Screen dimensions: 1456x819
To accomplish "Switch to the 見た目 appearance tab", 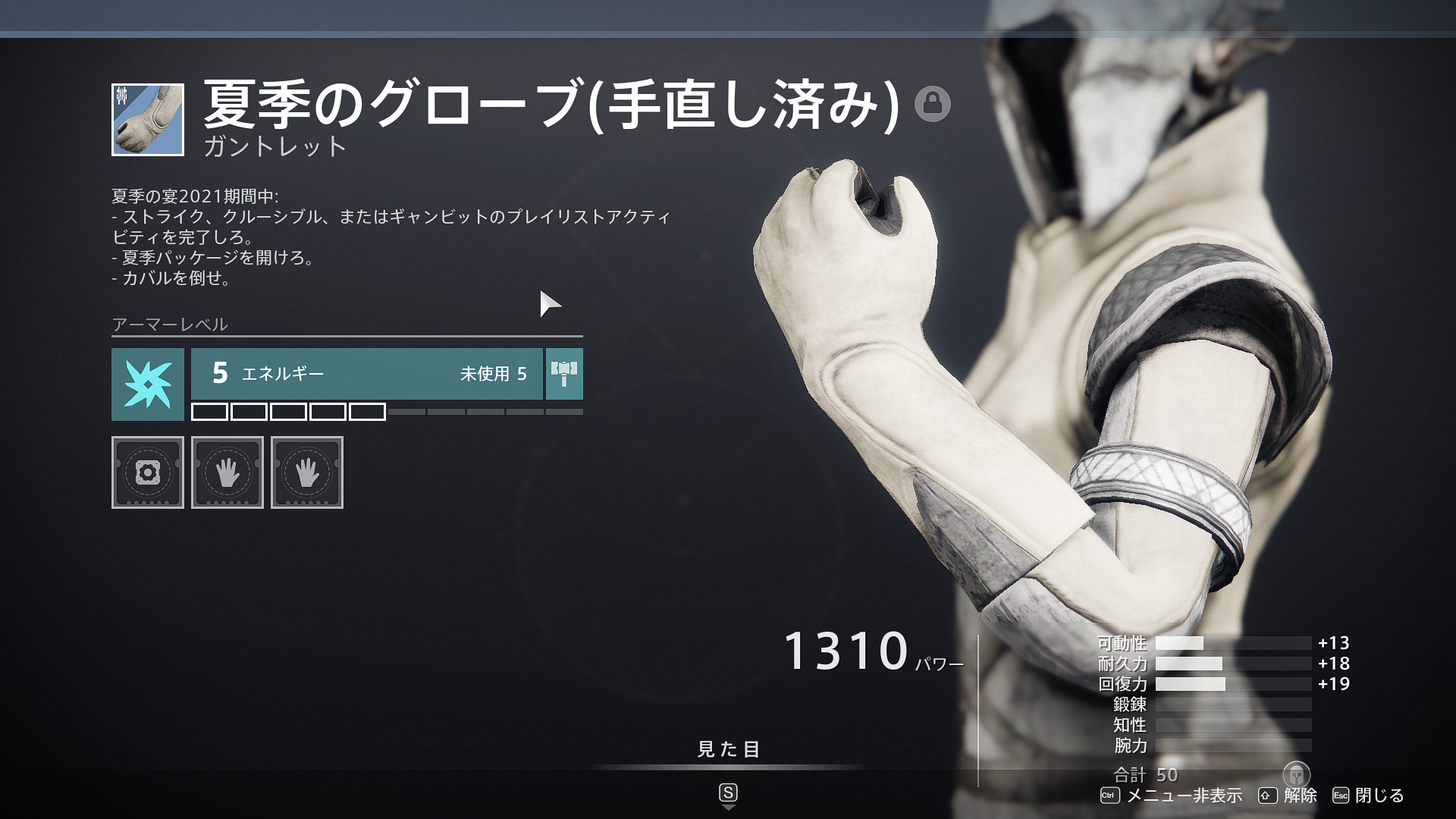I will [x=726, y=749].
